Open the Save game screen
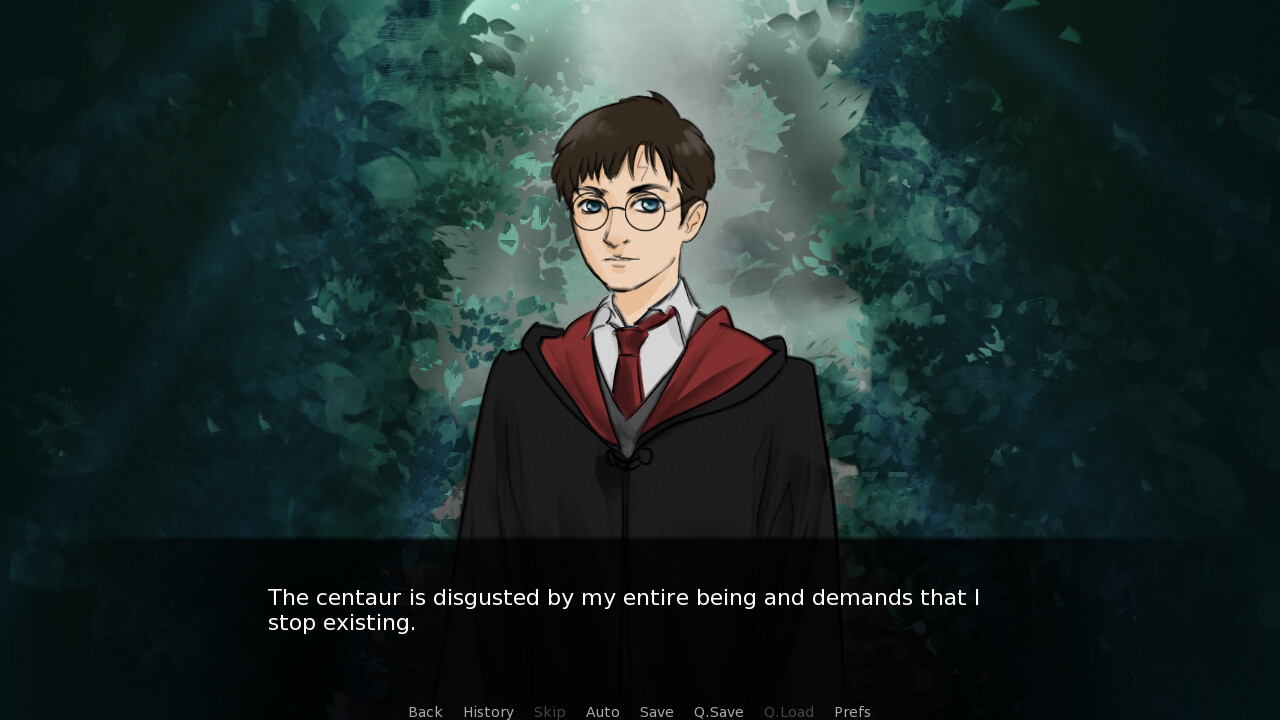 click(656, 711)
